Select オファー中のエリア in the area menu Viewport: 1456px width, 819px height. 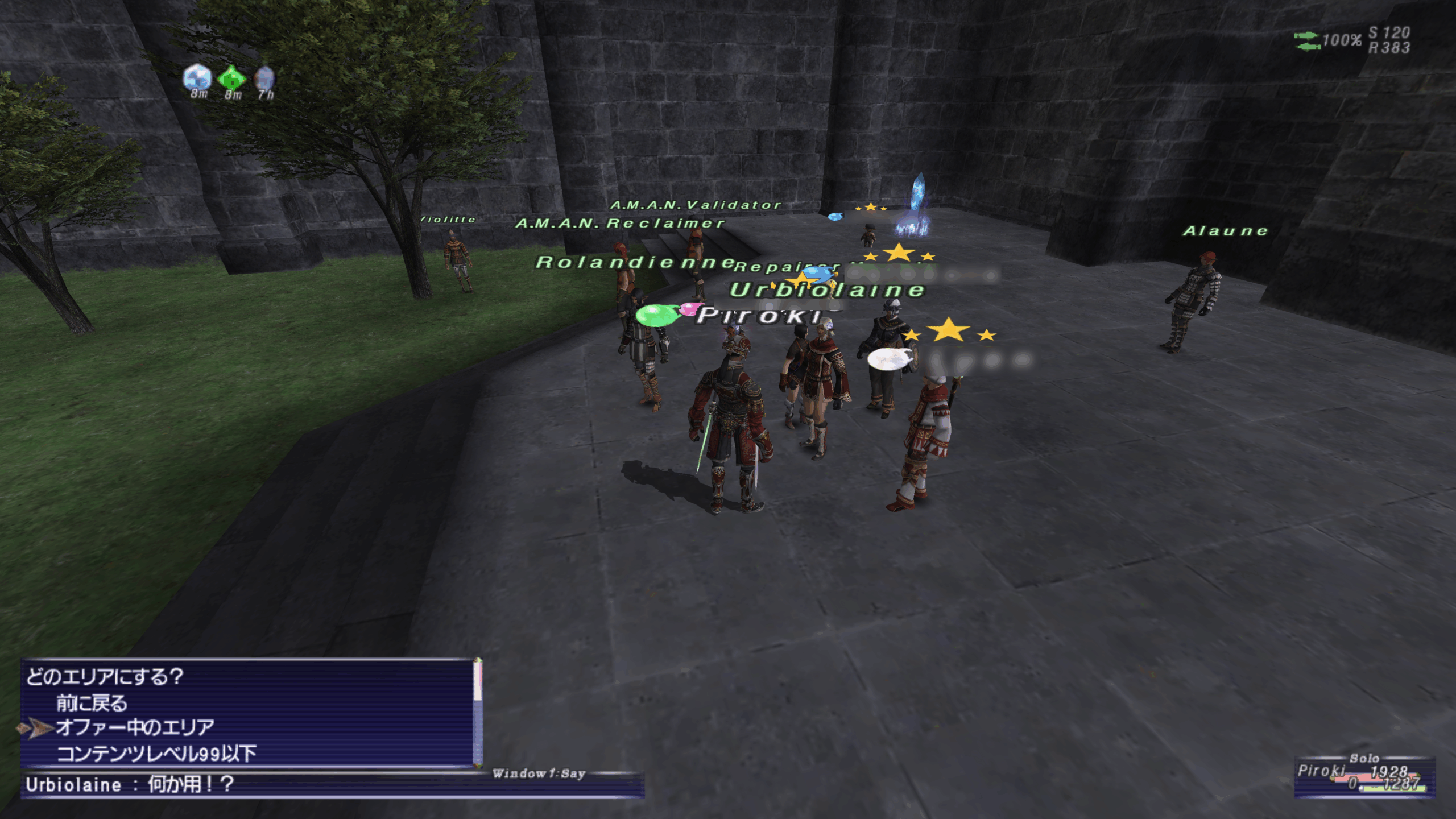pos(135,727)
